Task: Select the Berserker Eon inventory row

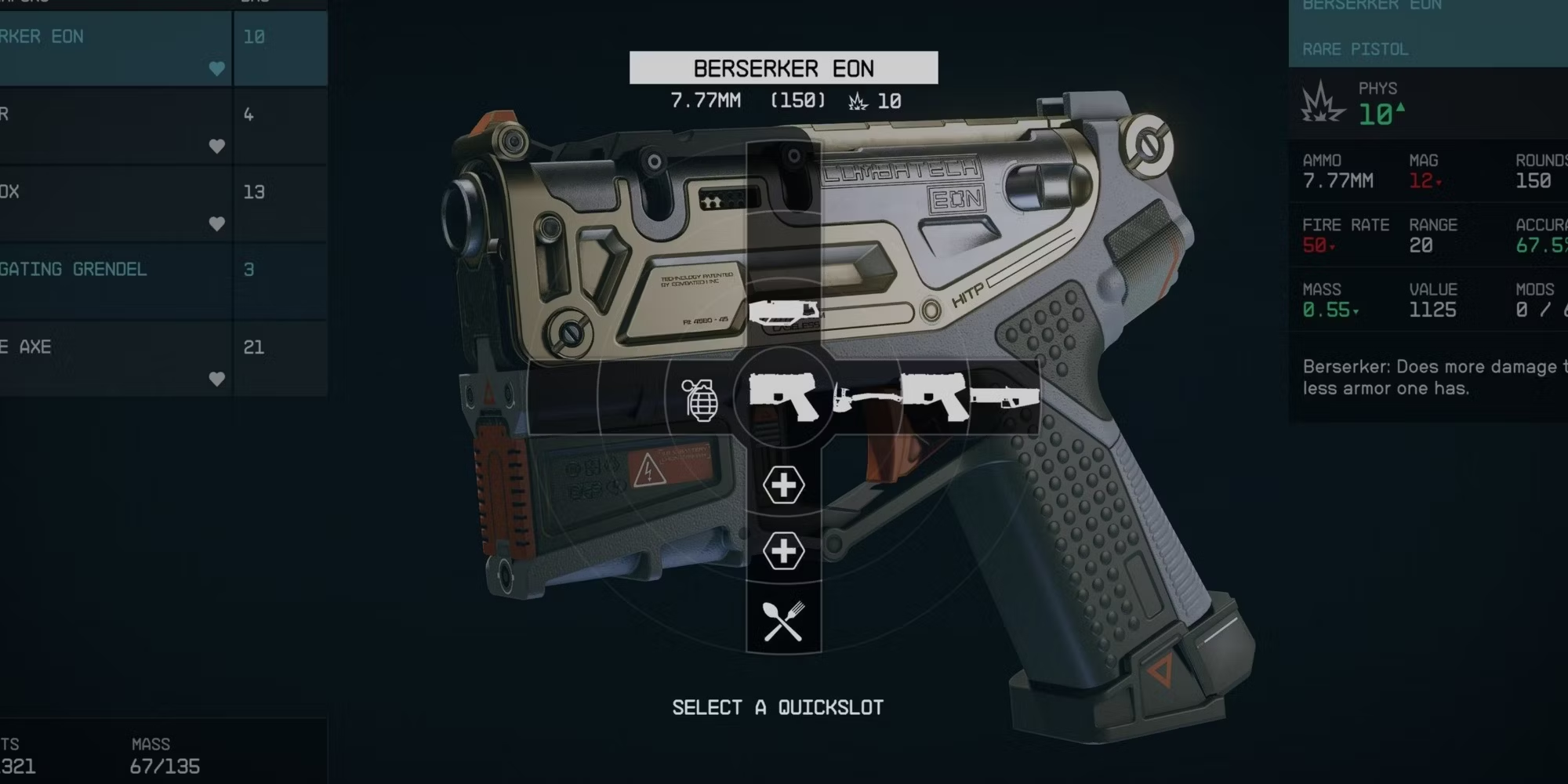Action: pyautogui.click(x=115, y=49)
